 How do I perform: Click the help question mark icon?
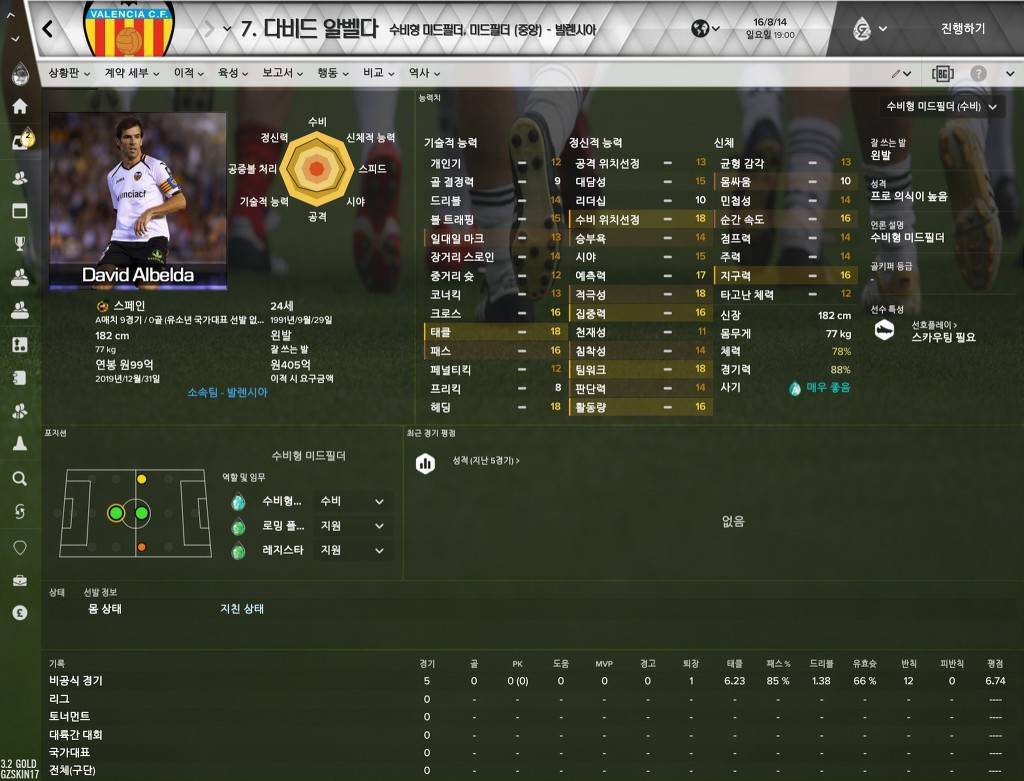pos(978,73)
